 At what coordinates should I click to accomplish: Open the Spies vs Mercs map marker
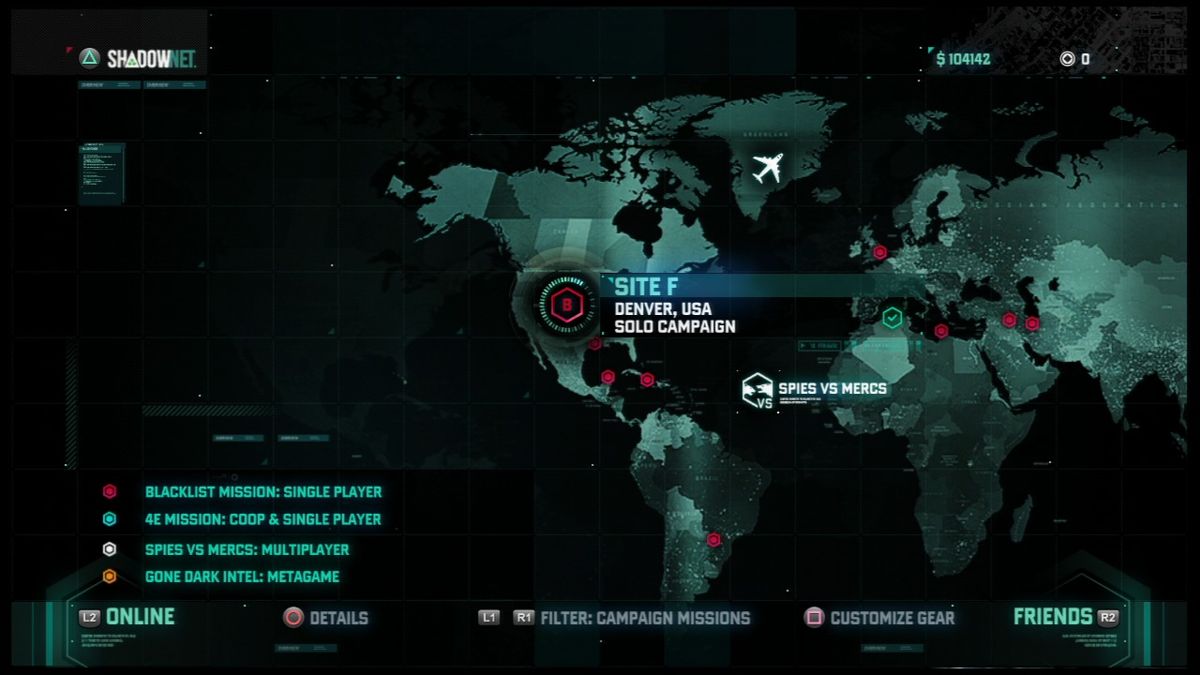(759, 390)
